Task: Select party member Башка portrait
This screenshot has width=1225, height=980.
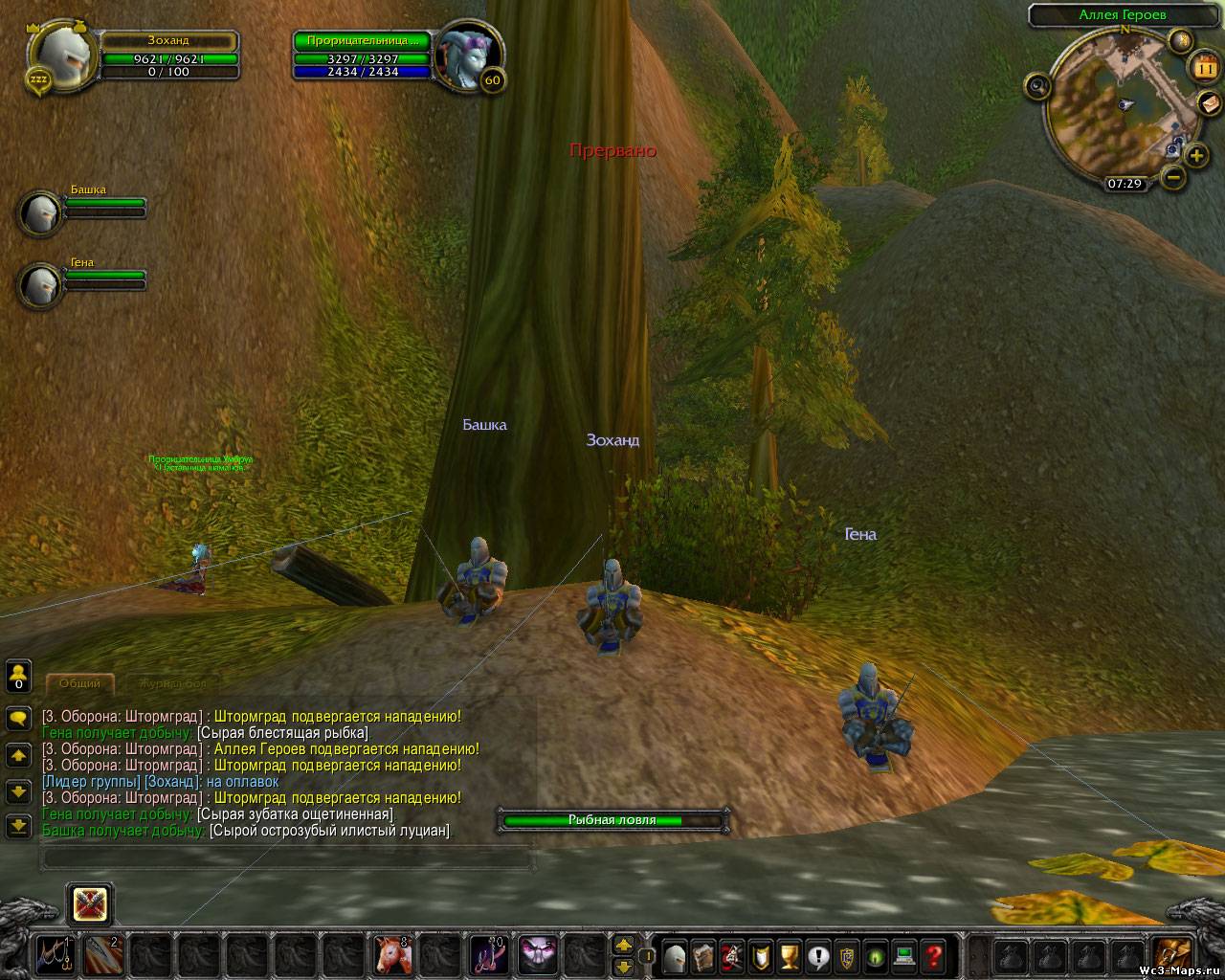Action: pos(40,212)
